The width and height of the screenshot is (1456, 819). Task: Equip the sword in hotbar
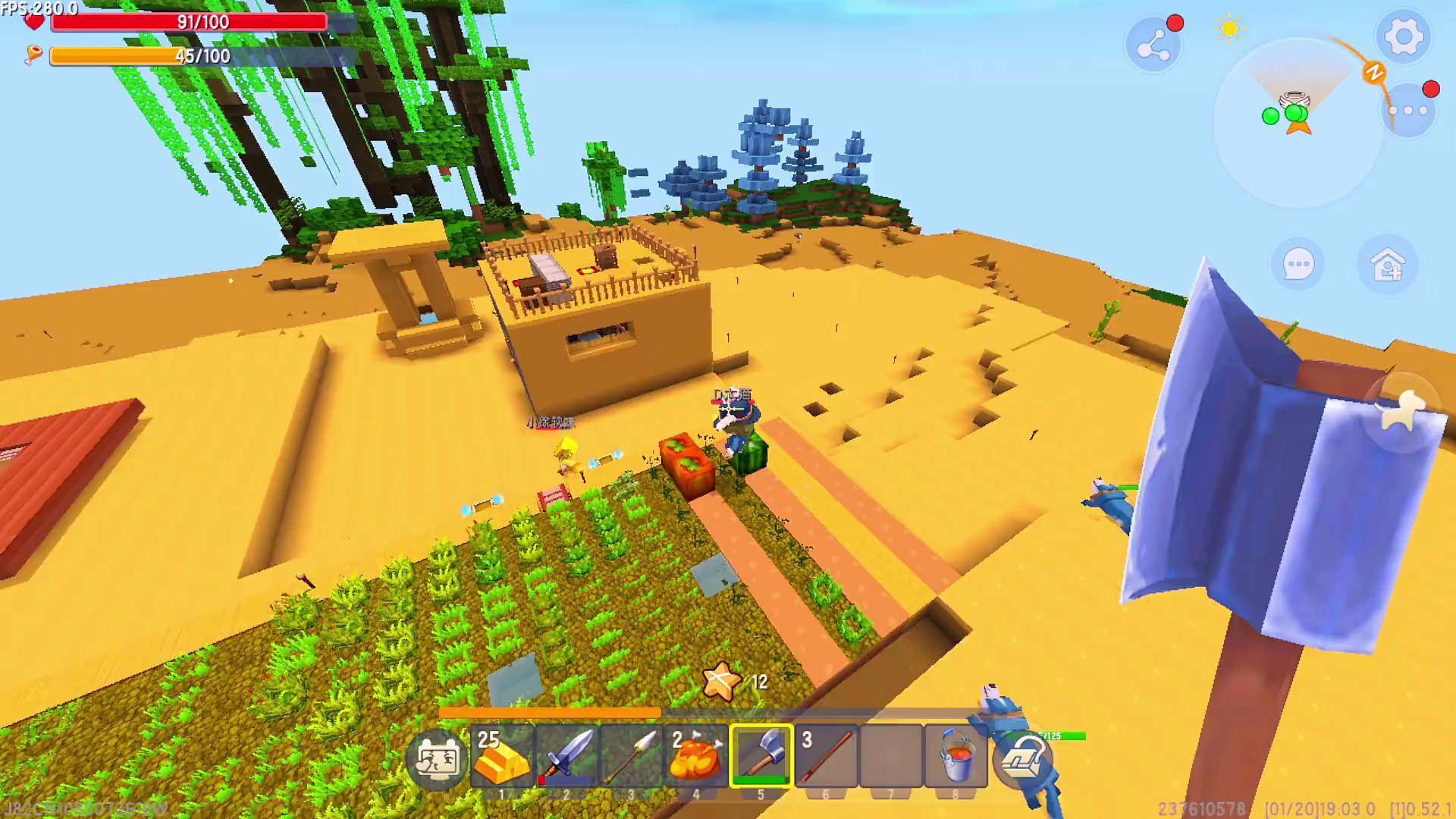tap(566, 756)
